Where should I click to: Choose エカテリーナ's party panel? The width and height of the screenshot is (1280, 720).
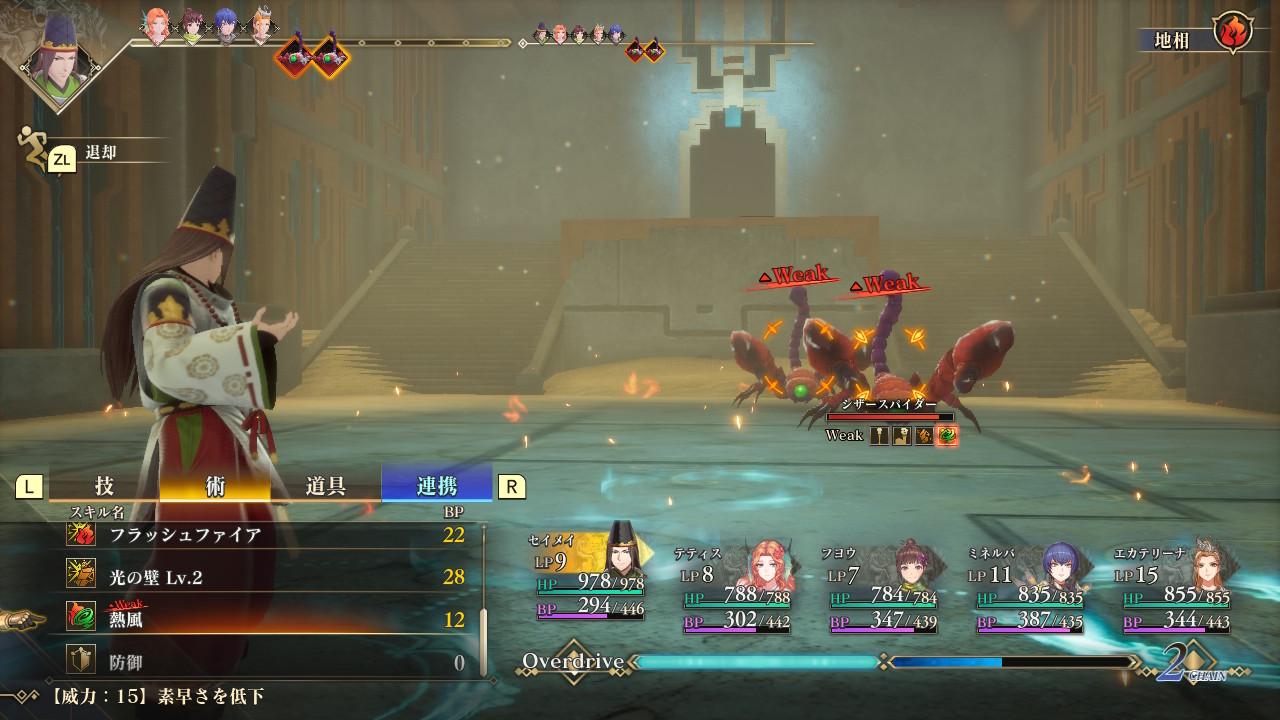pyautogui.click(x=1177, y=590)
